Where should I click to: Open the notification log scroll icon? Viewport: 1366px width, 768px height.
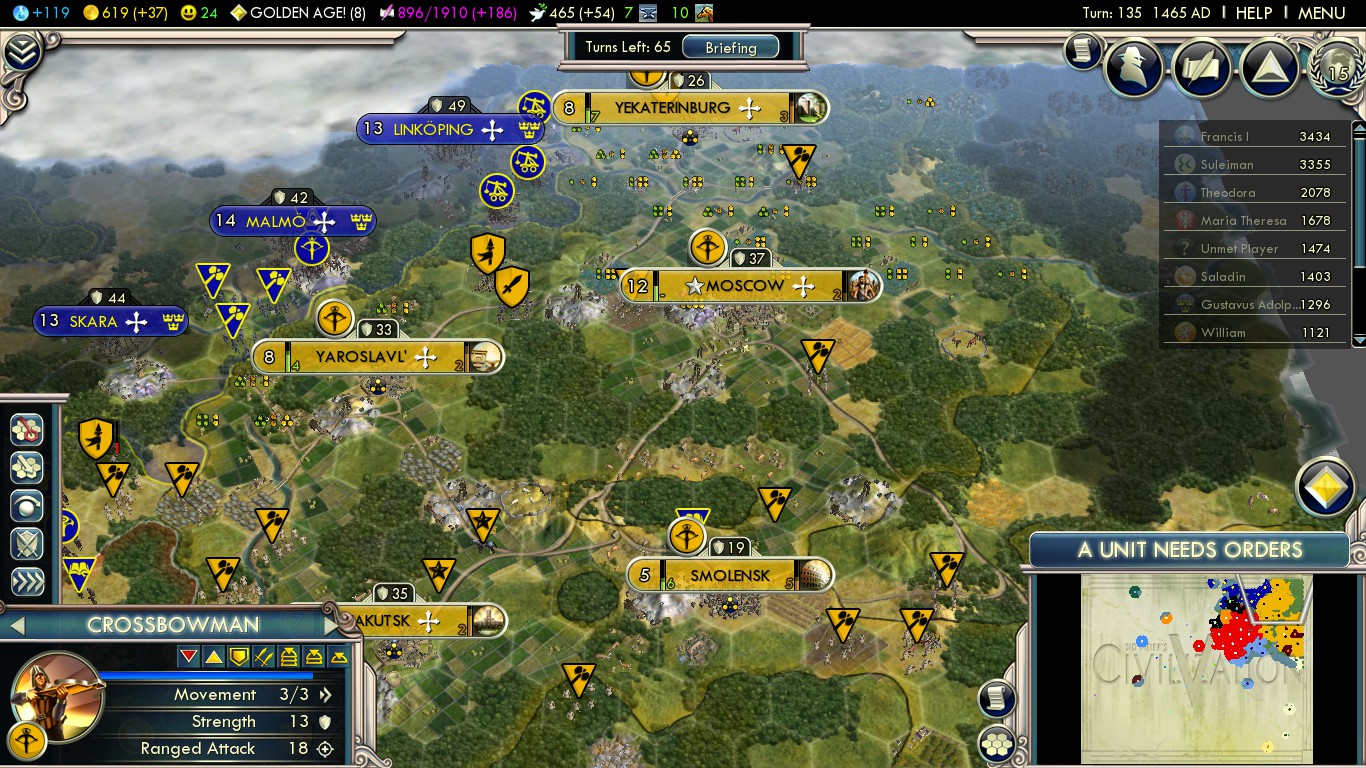click(x=1082, y=50)
